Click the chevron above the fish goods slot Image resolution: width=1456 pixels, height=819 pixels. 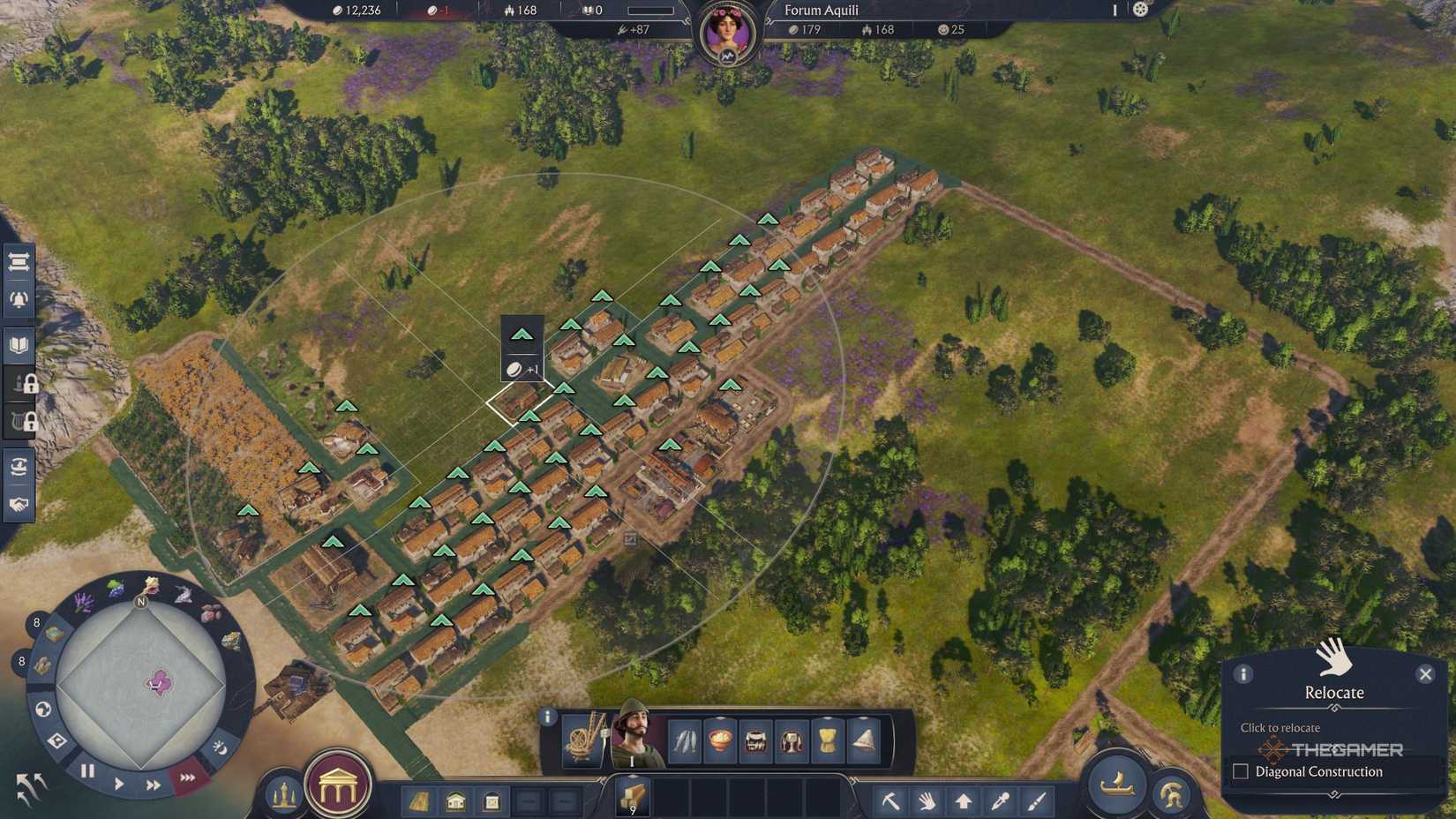[719, 717]
